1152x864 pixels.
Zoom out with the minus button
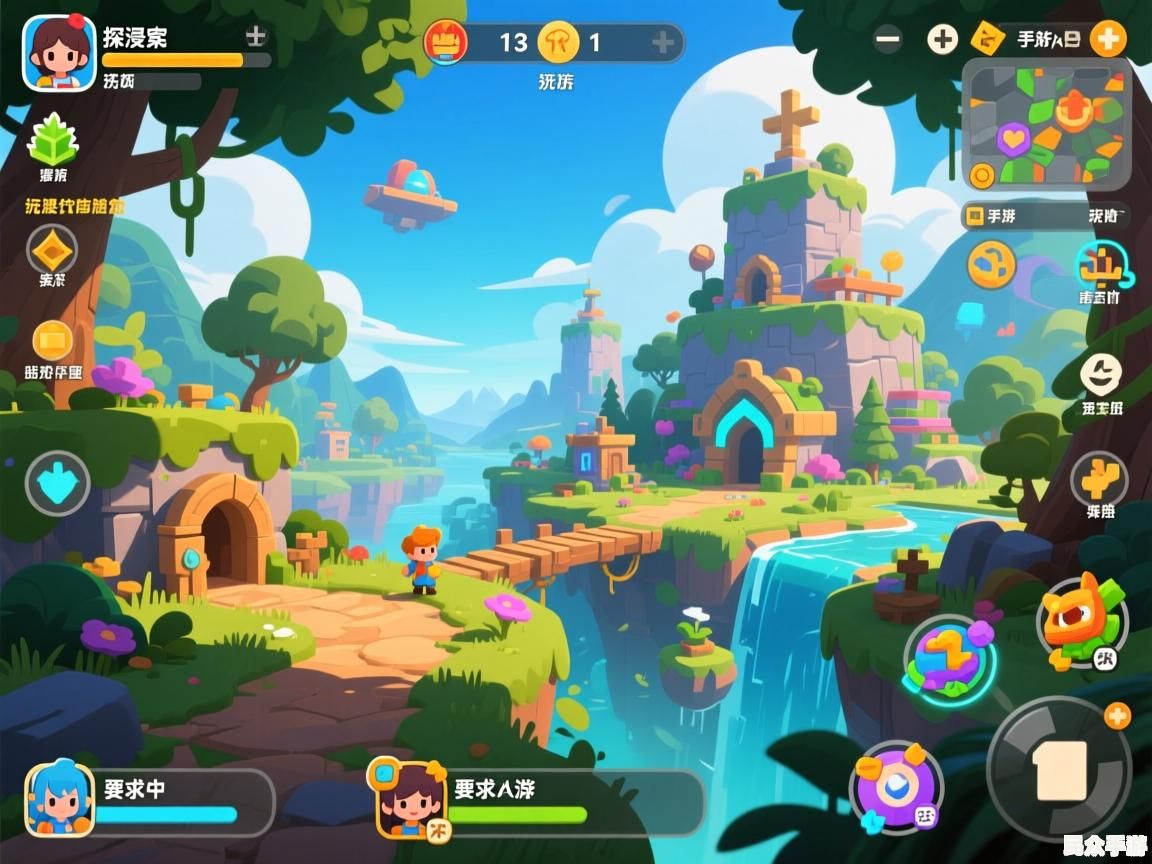pos(888,40)
